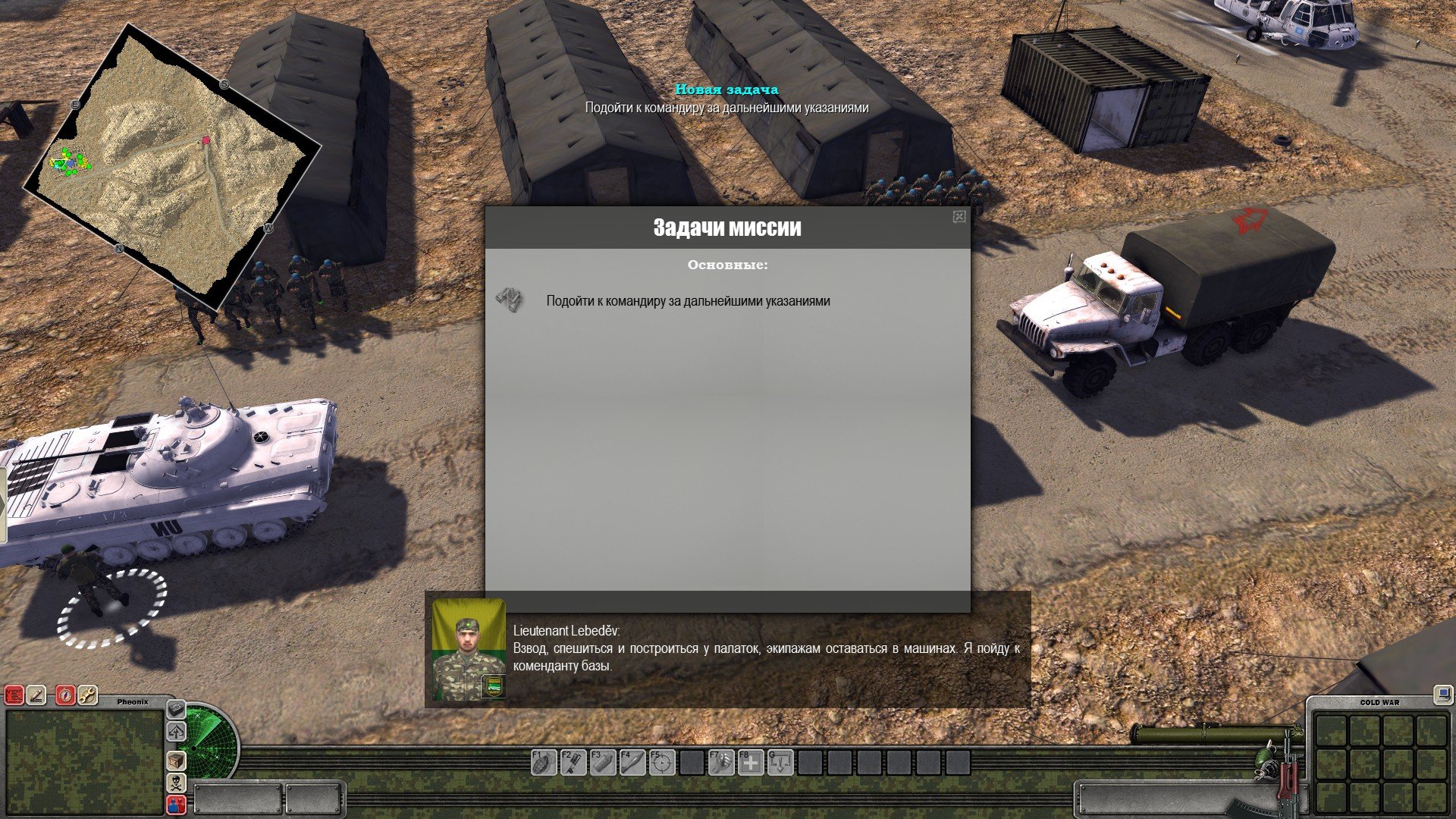Close the mission objectives window

coord(959,217)
